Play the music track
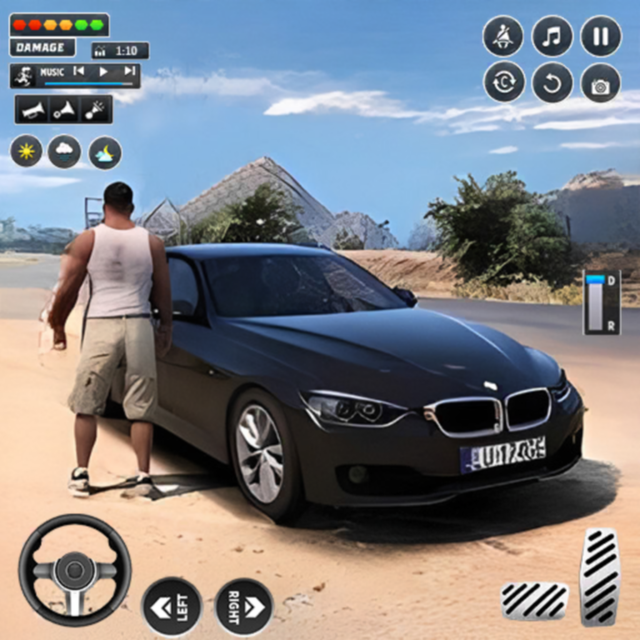The width and height of the screenshot is (640, 640). (102, 72)
